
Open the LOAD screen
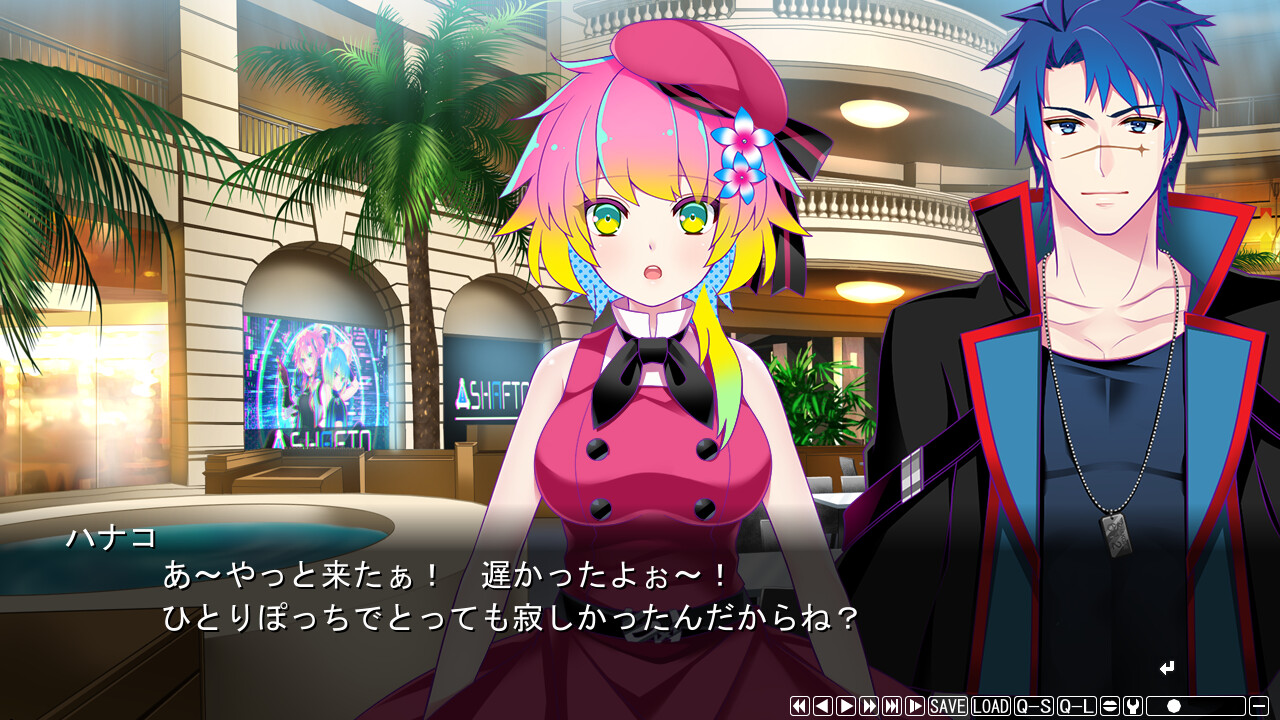[988, 706]
